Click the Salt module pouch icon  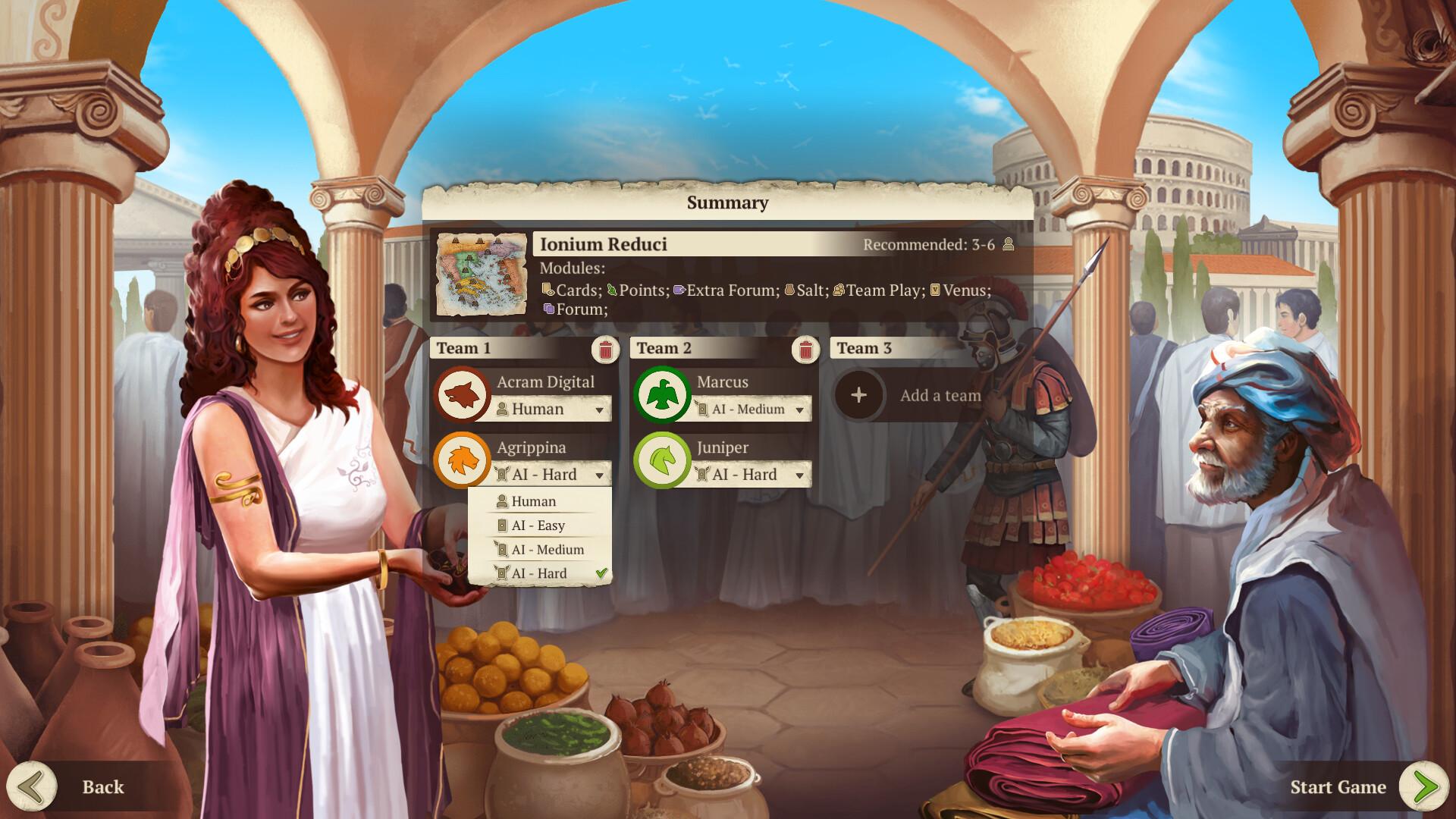click(x=791, y=290)
